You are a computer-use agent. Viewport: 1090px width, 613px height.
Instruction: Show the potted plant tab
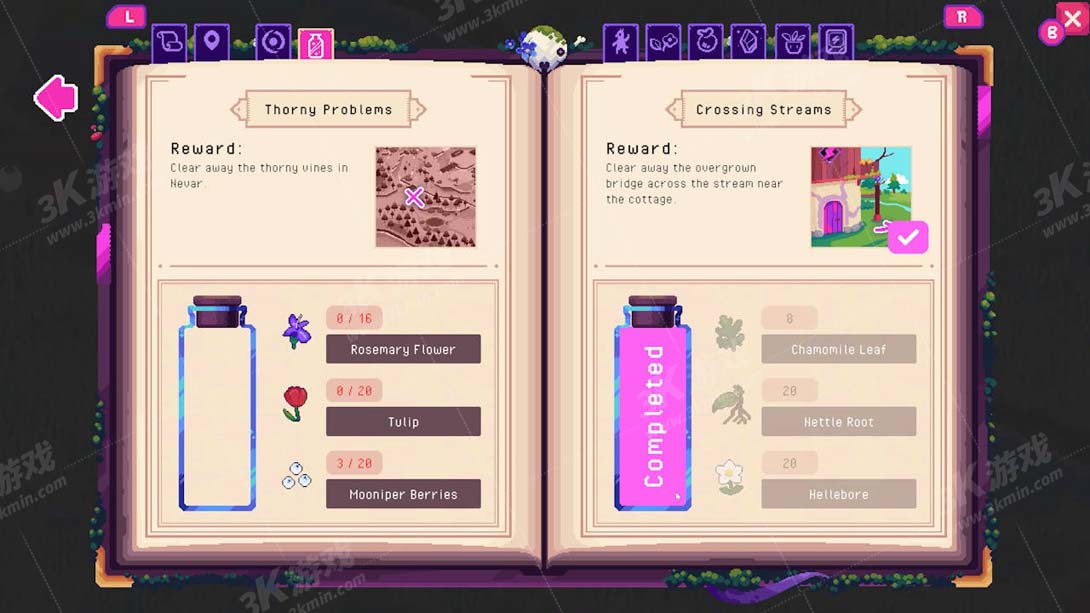tap(792, 43)
